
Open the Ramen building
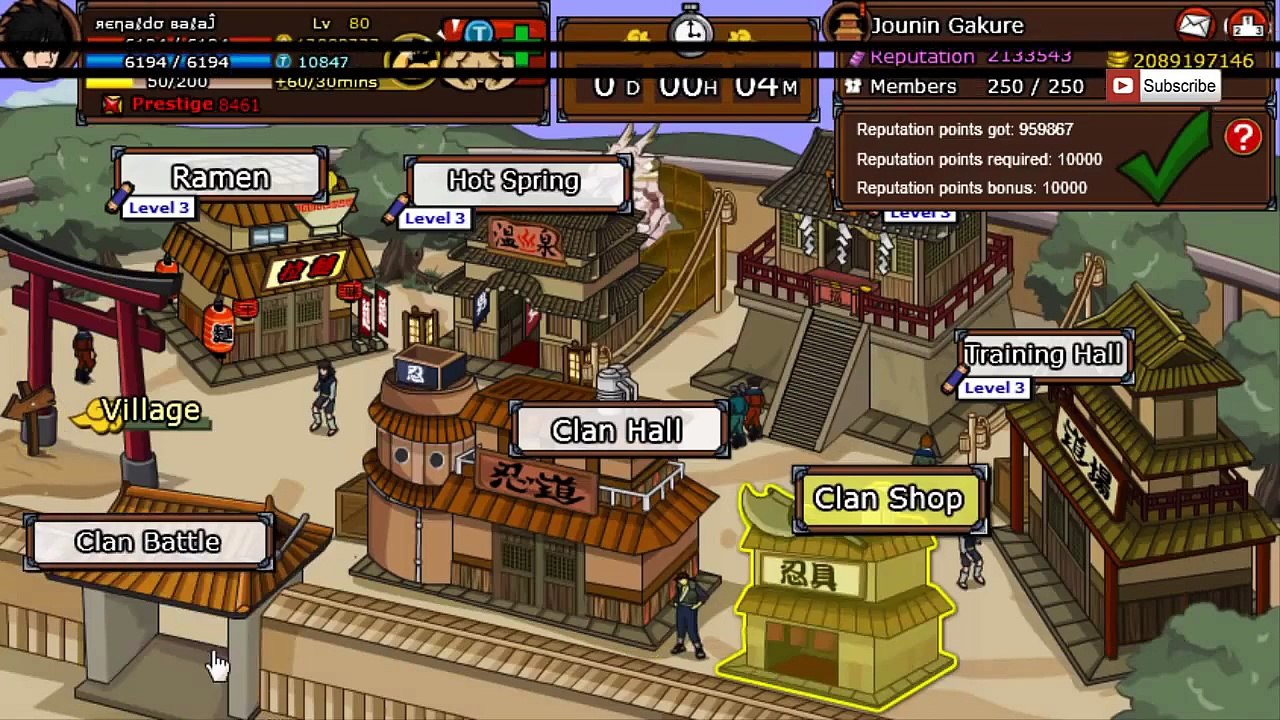tap(220, 178)
